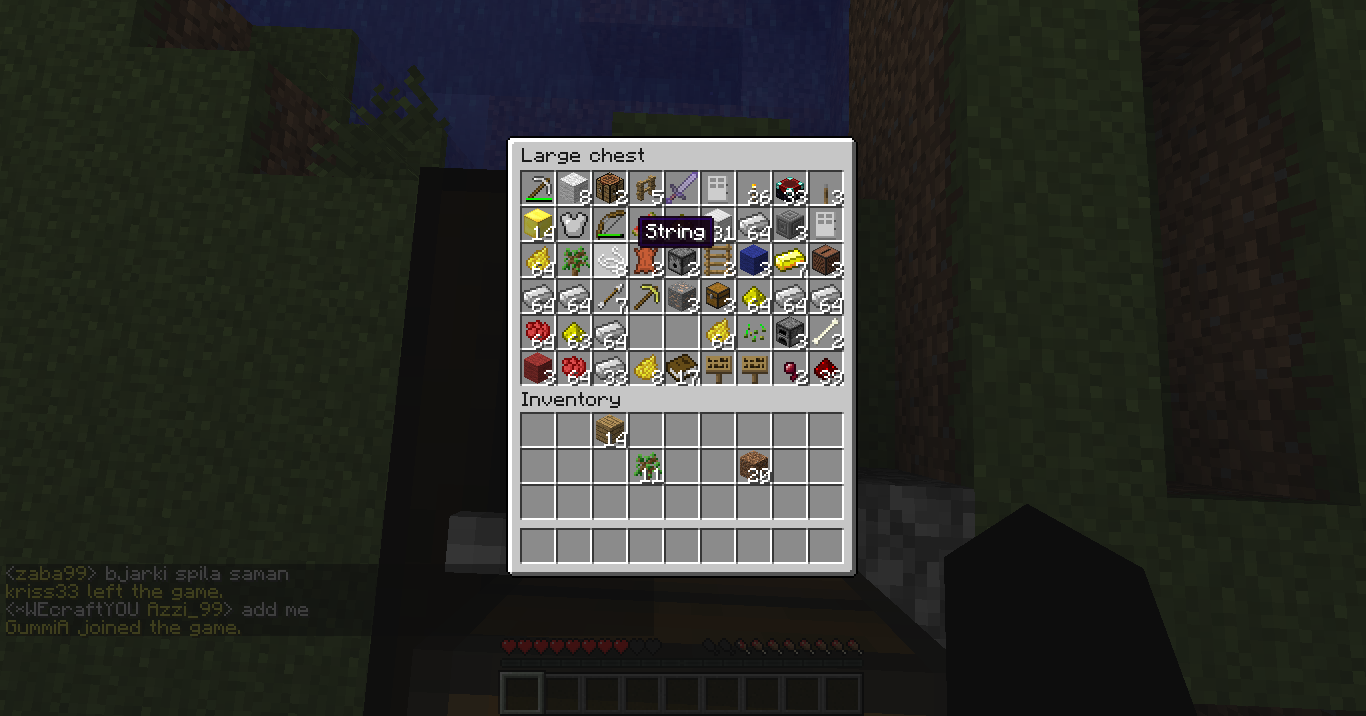Select the enchanted purple sword

(x=682, y=189)
